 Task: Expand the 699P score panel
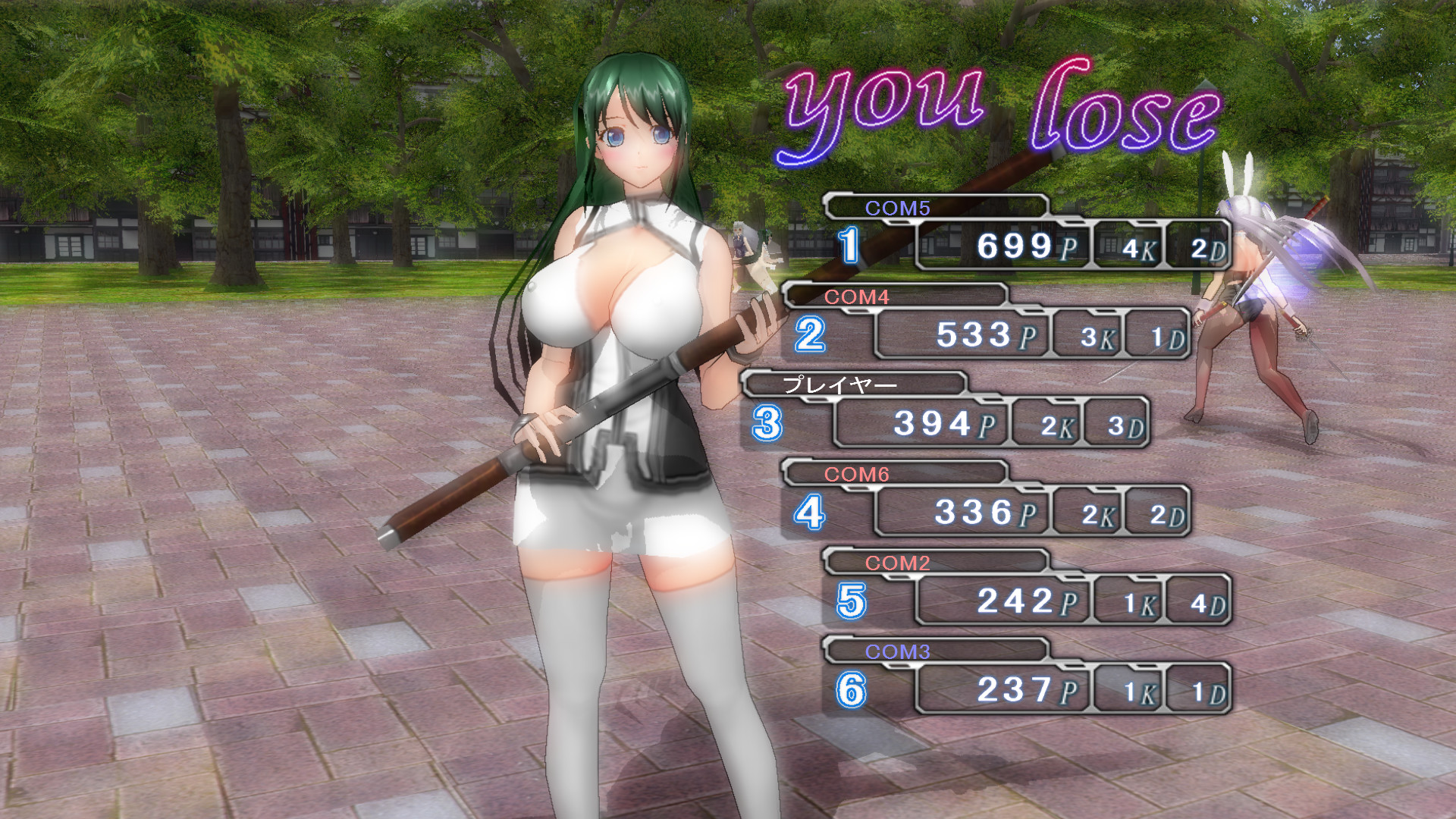pyautogui.click(x=1001, y=246)
